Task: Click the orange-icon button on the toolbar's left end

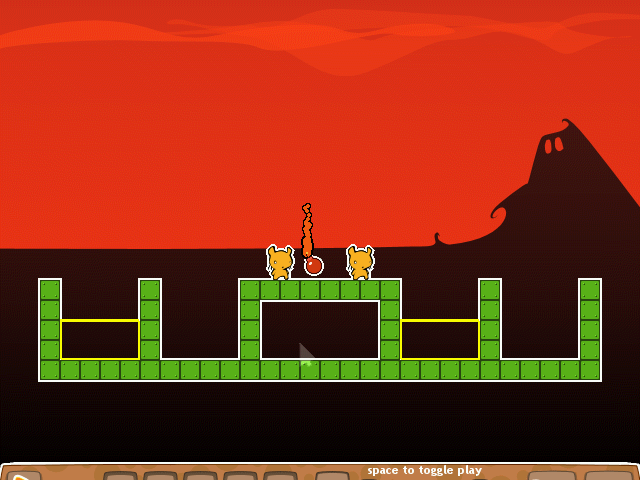Action: click(23, 476)
